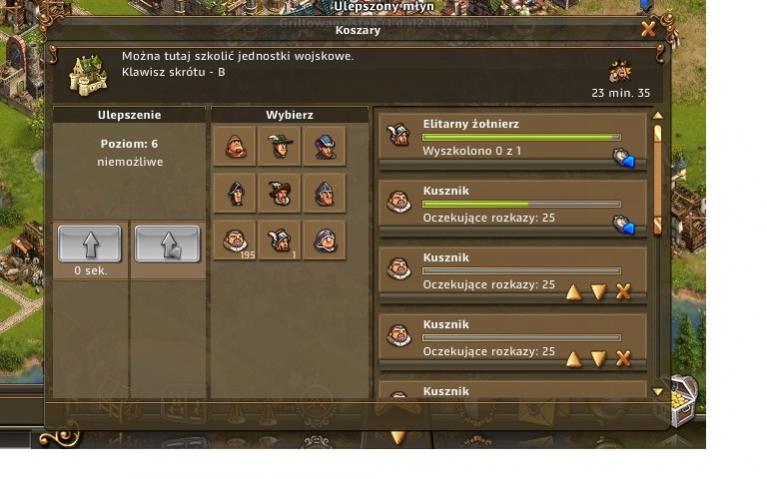The image size is (767, 479).
Task: Click the blue speed-up icon on the Kusznik row
Action: tap(623, 225)
